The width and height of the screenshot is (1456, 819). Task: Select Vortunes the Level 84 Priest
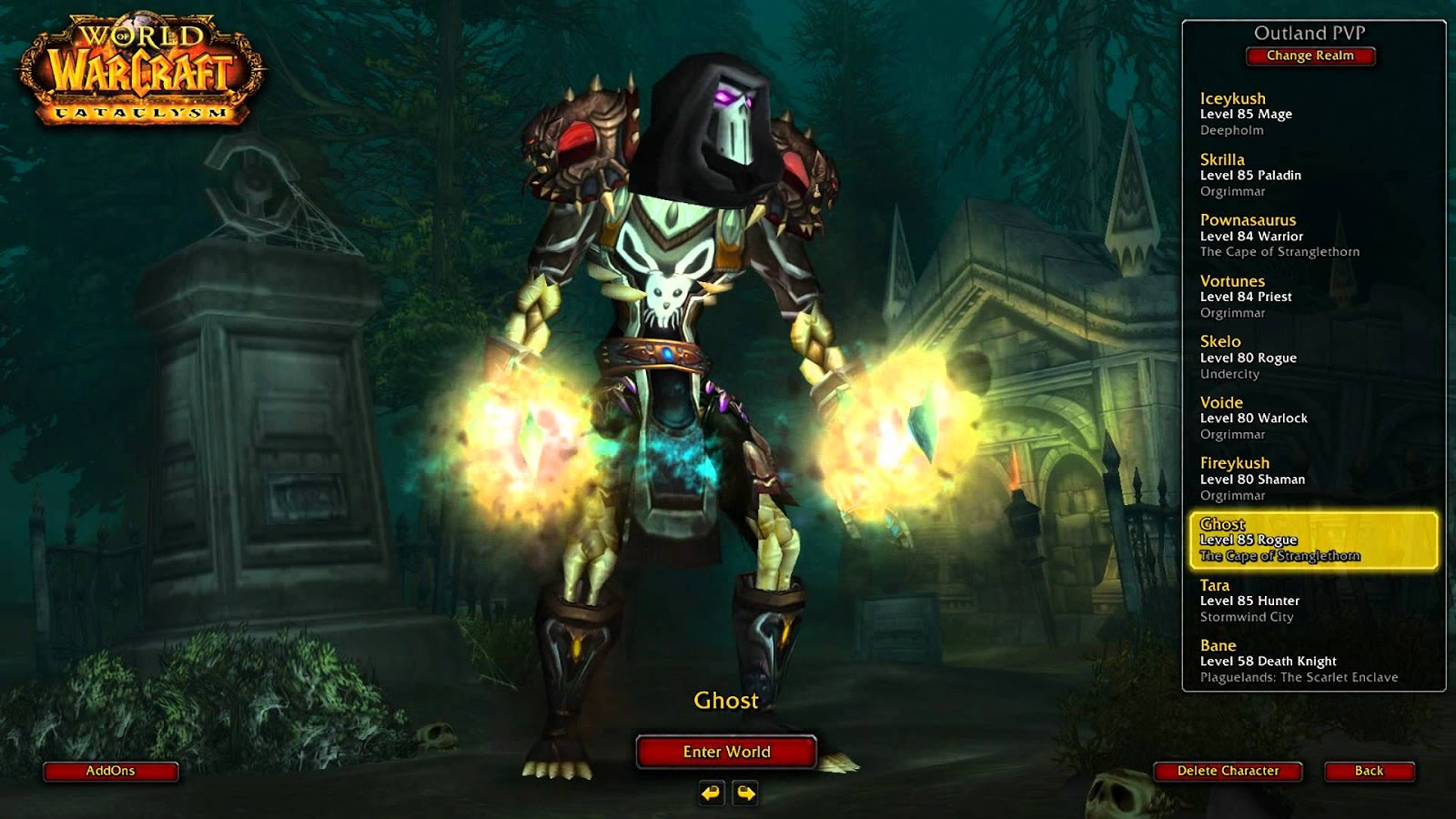point(1274,295)
